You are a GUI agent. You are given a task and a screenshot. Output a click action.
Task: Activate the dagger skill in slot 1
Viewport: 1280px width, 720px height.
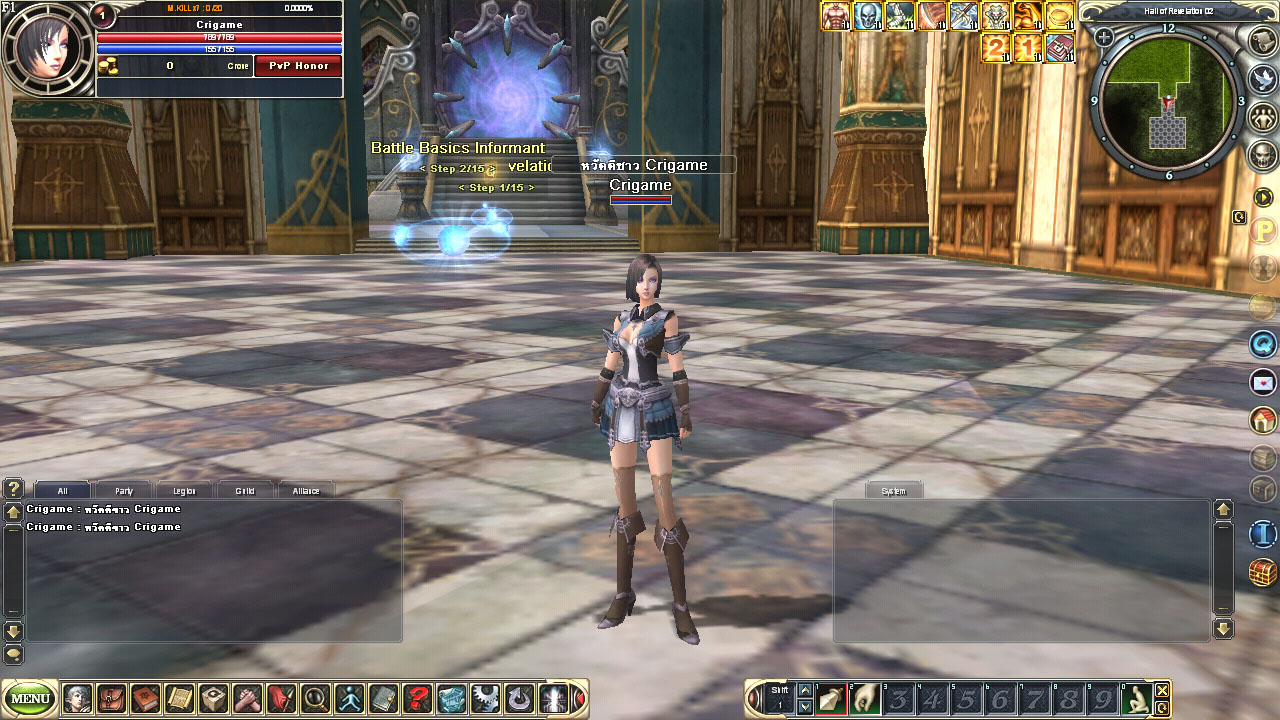coord(830,698)
